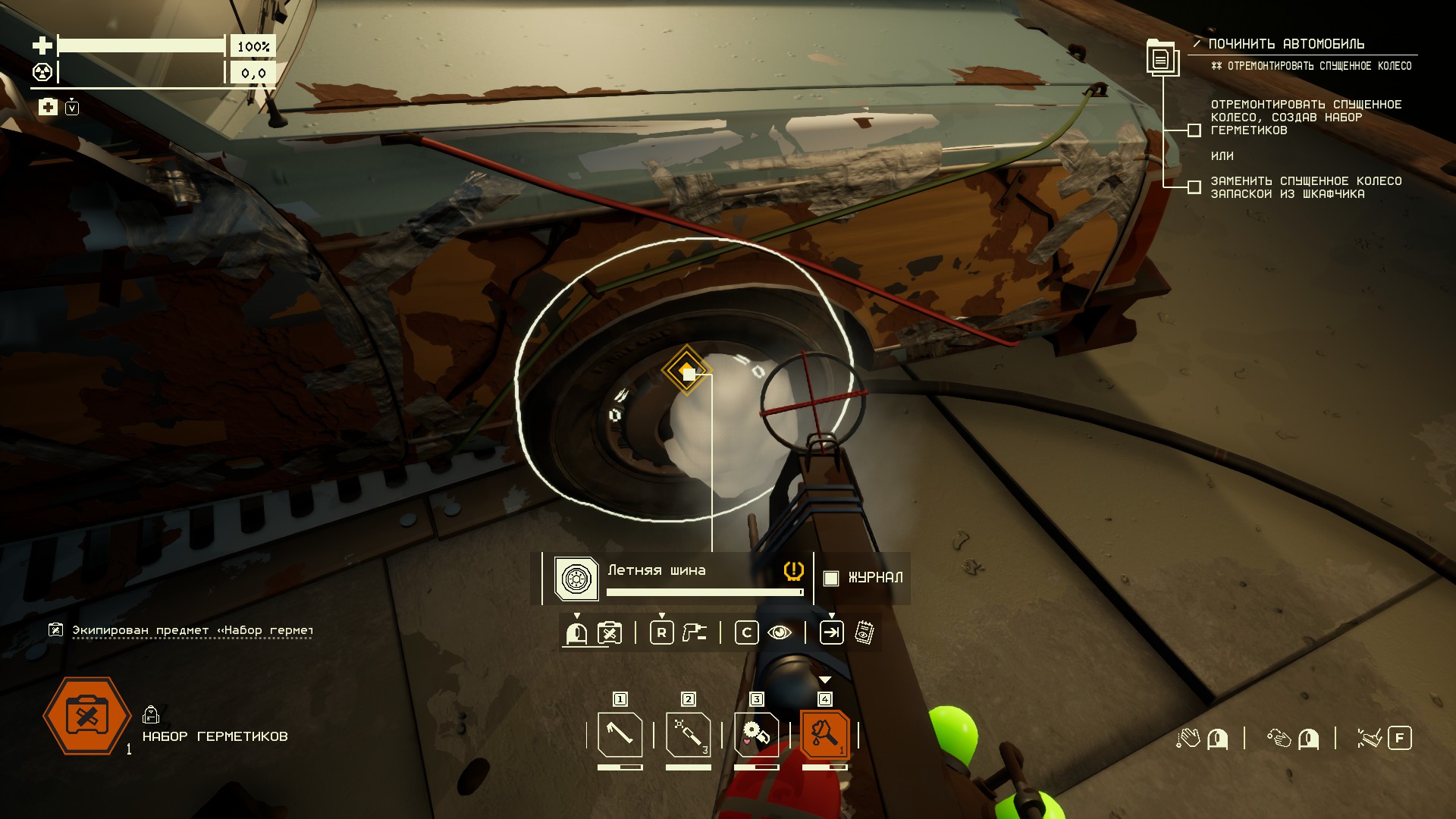Select the crowbar in hotbar slot 1
Viewport: 1456px width, 819px height.
click(620, 734)
